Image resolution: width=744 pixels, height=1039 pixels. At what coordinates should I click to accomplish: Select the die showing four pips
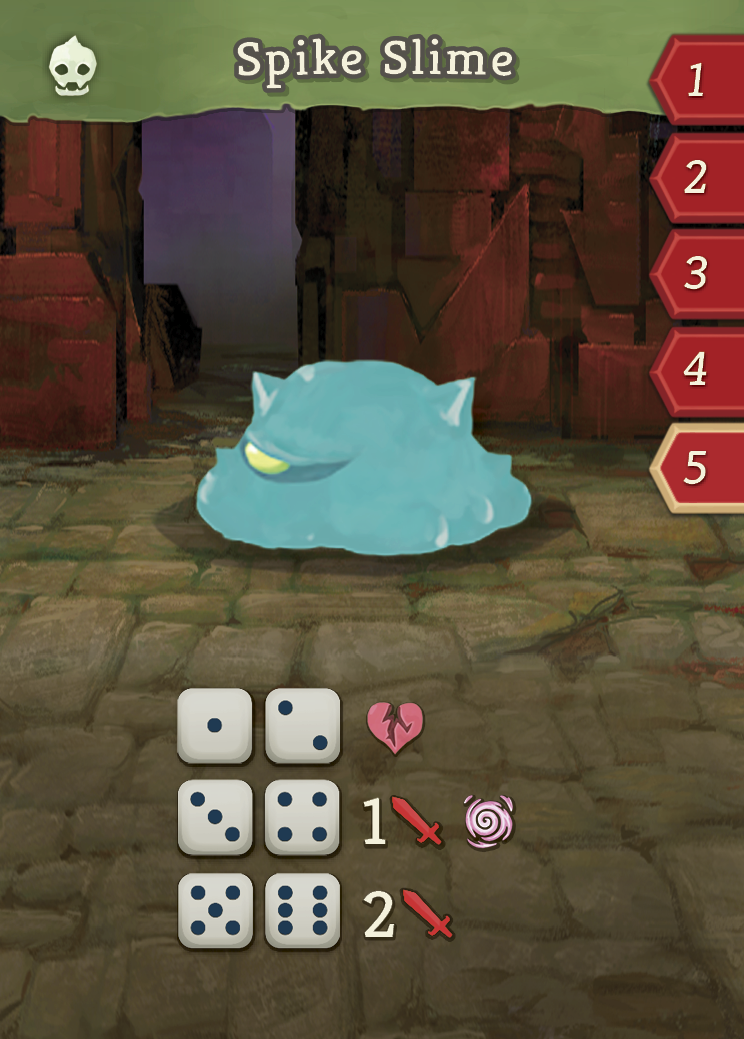(303, 818)
